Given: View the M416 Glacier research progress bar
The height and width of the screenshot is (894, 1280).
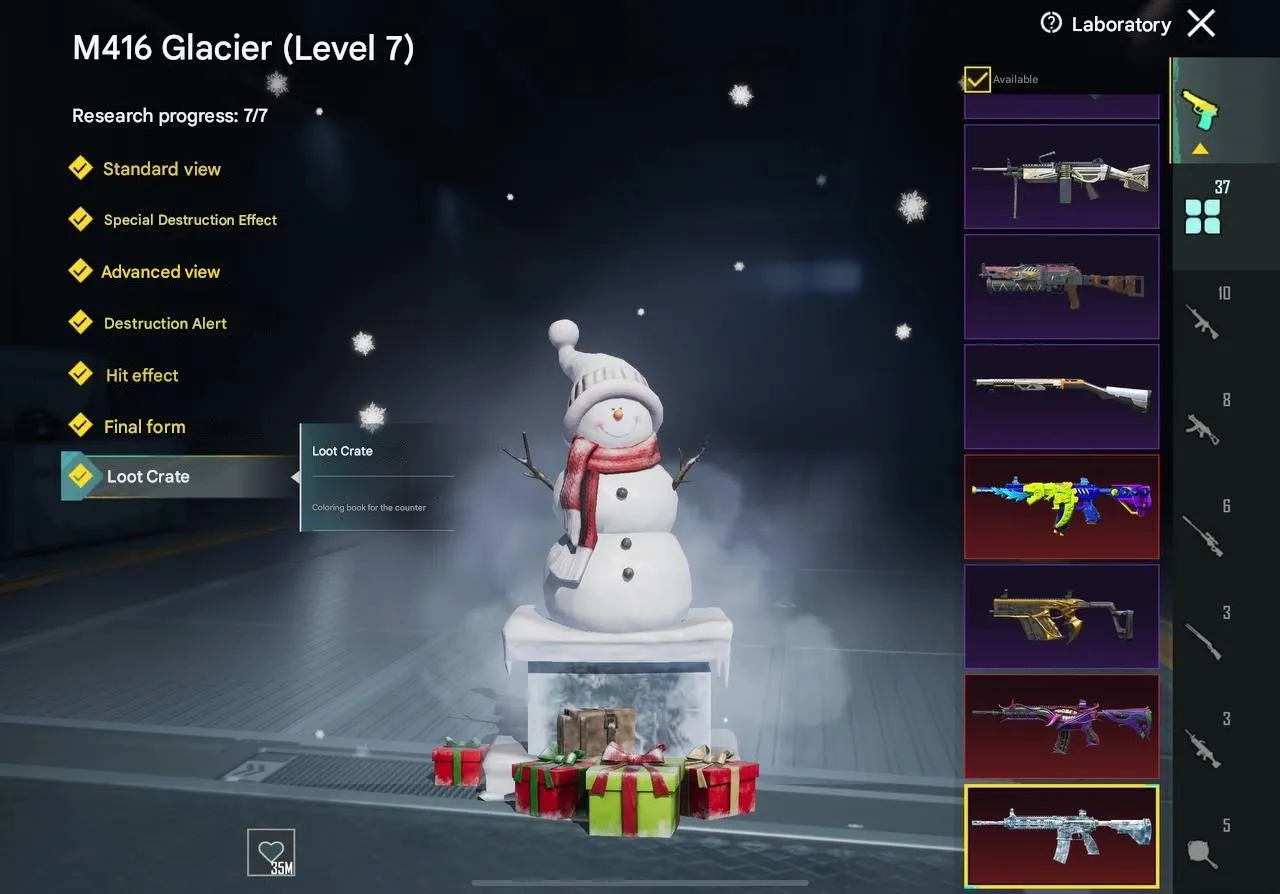Looking at the screenshot, I should pos(170,115).
